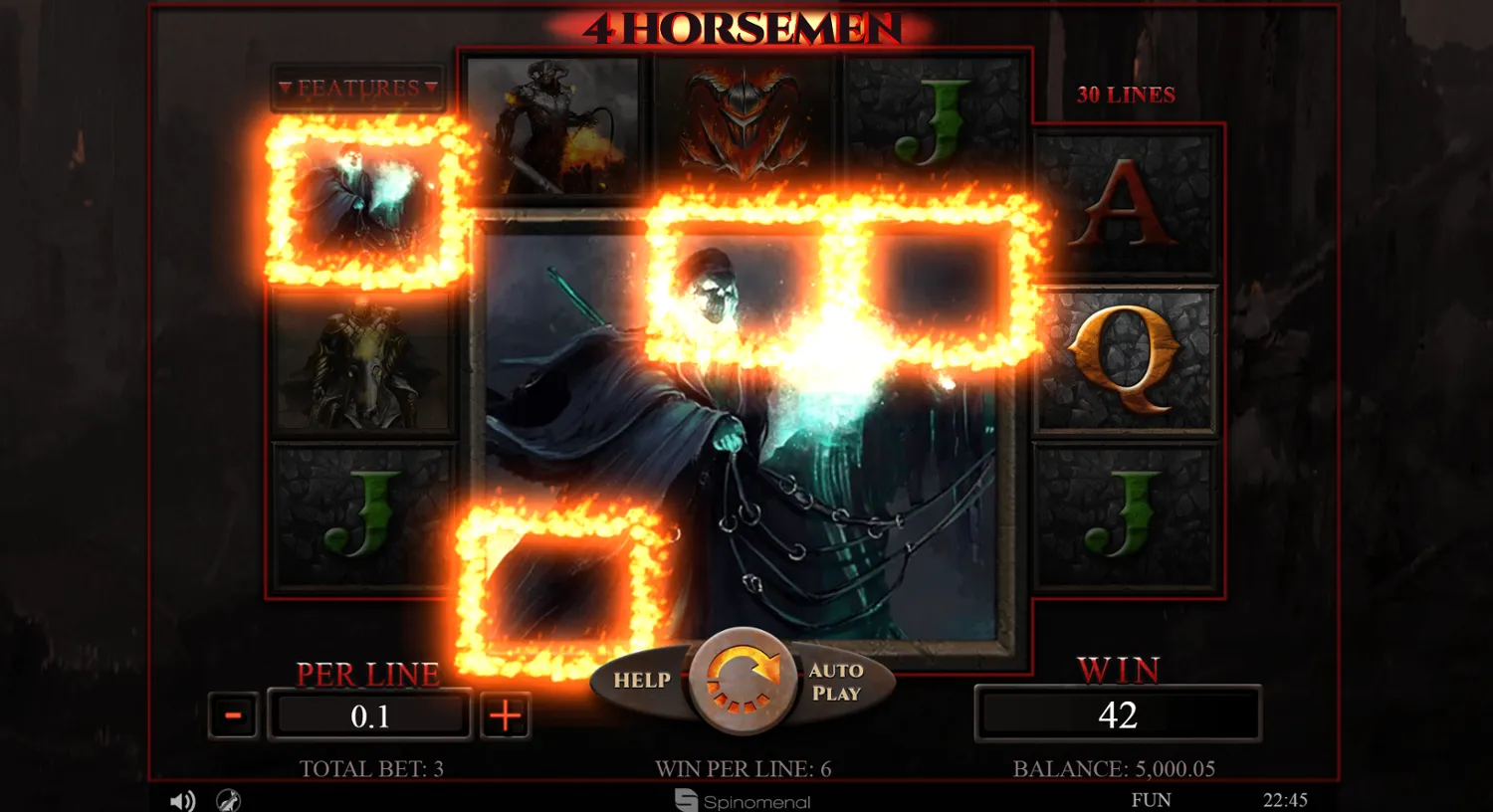
Task: Click the Spinomenal logo
Action: [742, 802]
